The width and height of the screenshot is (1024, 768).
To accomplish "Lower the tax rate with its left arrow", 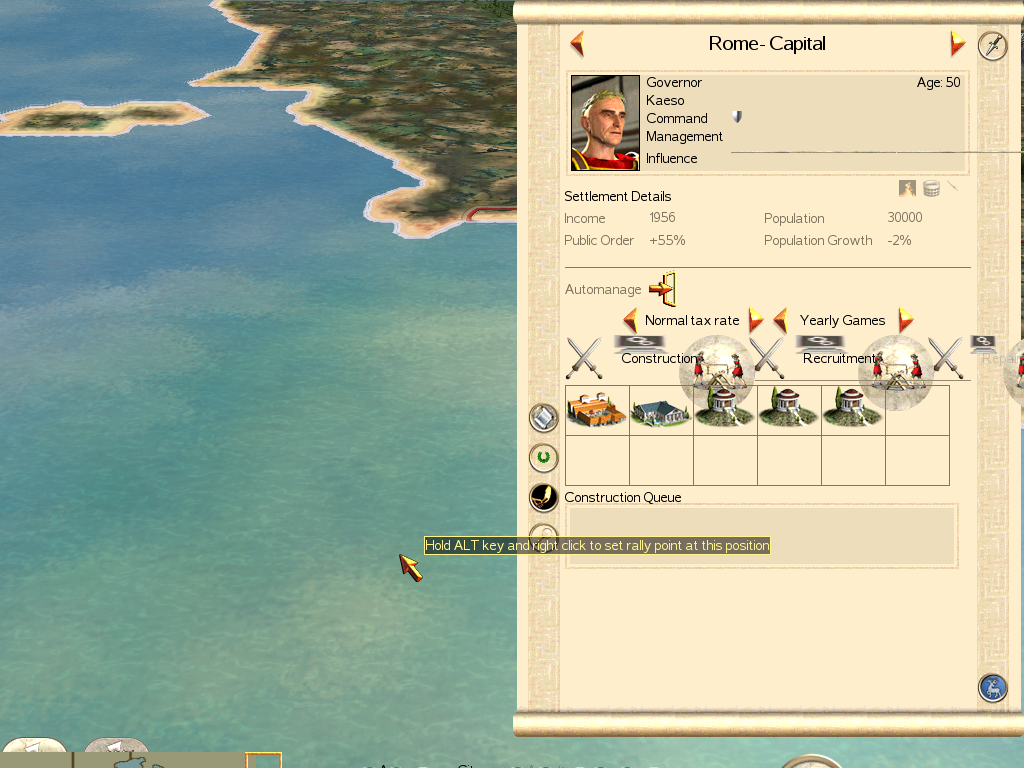I will click(630, 320).
